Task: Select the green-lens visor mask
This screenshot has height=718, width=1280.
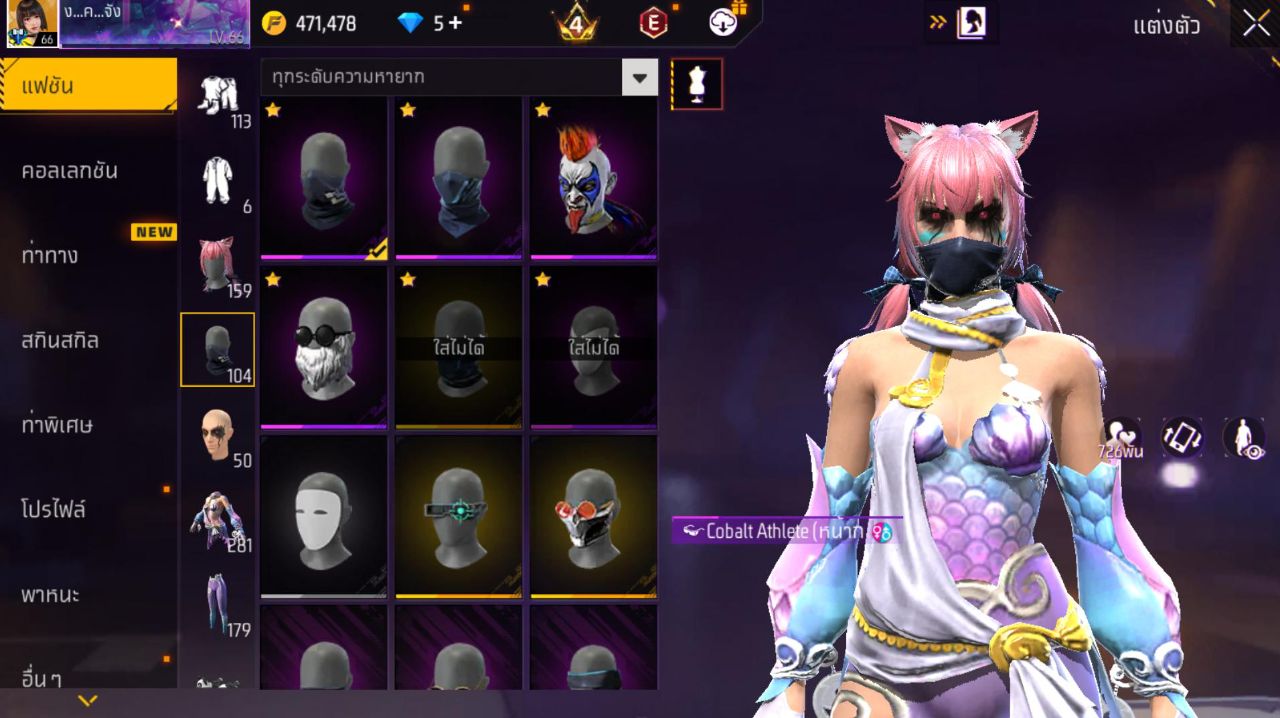Action: [x=459, y=516]
